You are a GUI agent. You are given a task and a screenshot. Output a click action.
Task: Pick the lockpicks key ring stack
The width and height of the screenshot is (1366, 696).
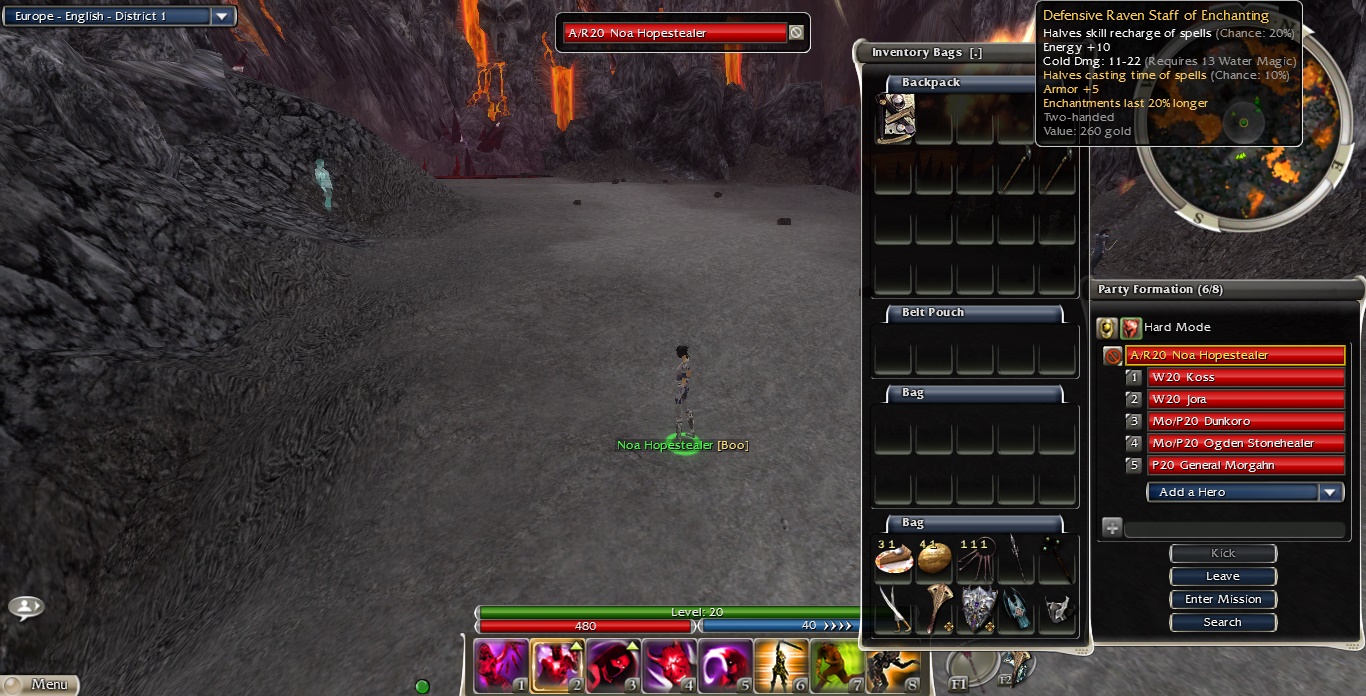(975, 558)
